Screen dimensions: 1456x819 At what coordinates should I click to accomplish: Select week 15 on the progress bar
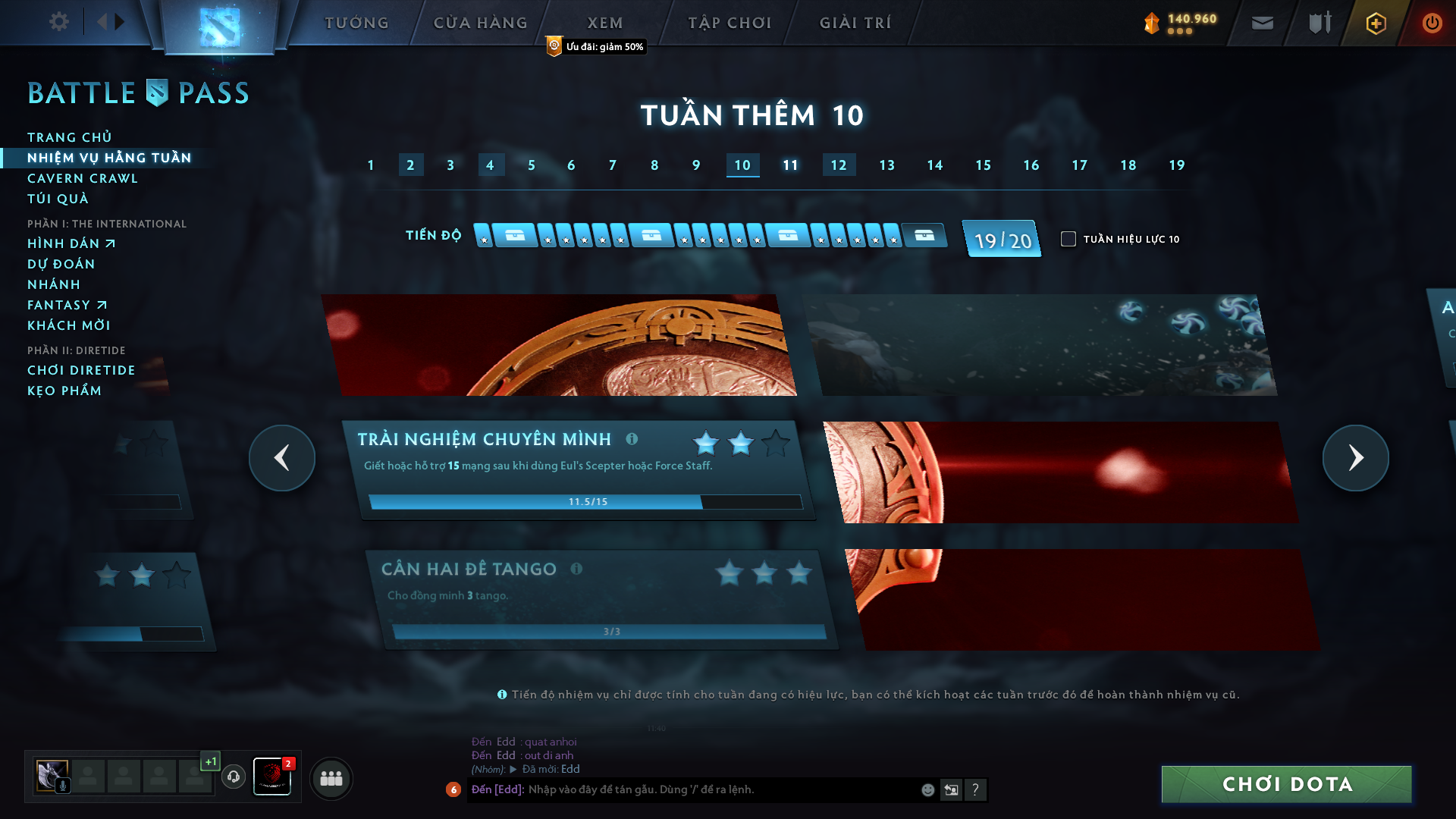point(984,165)
